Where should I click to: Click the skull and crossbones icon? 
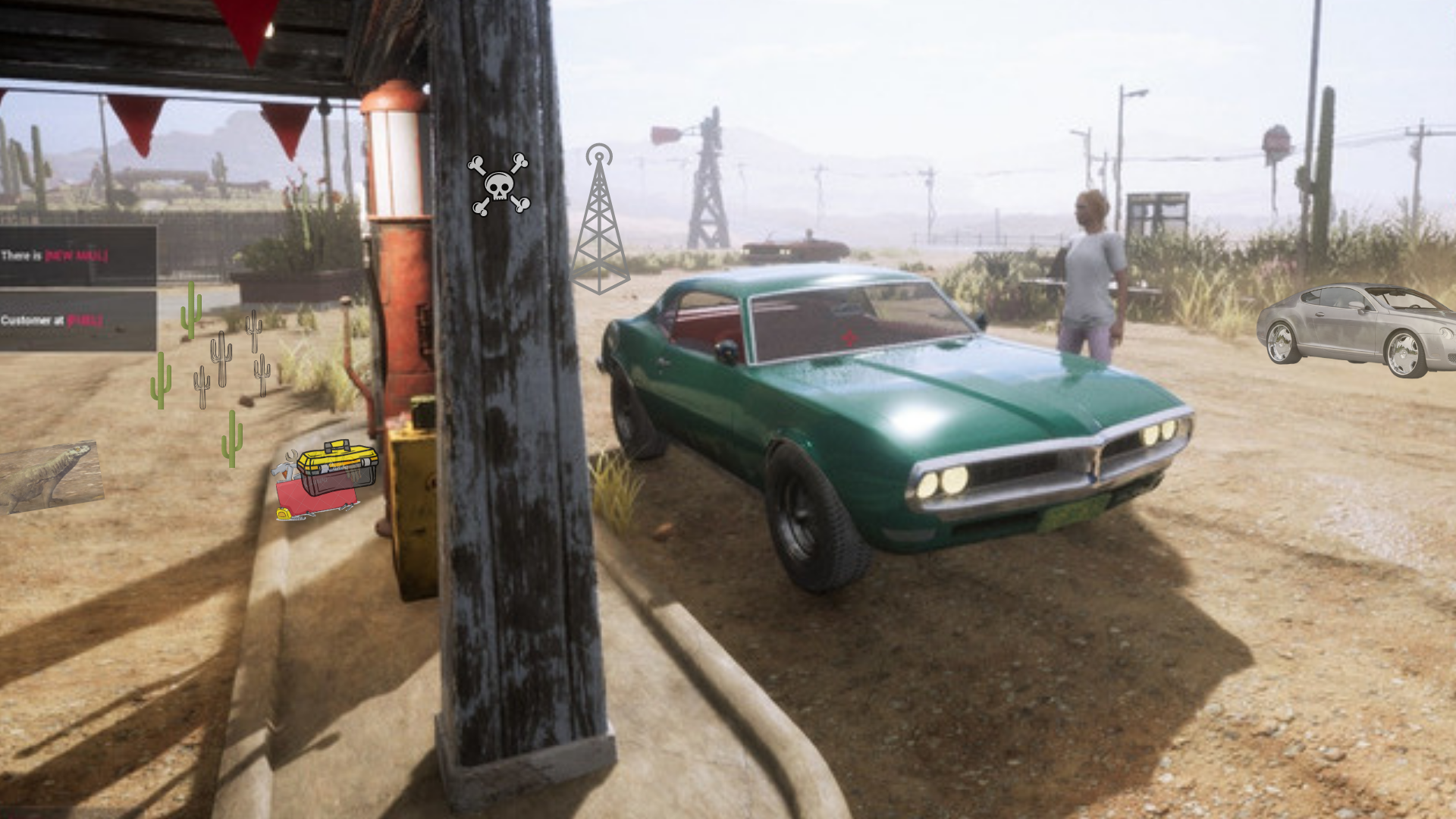click(499, 185)
